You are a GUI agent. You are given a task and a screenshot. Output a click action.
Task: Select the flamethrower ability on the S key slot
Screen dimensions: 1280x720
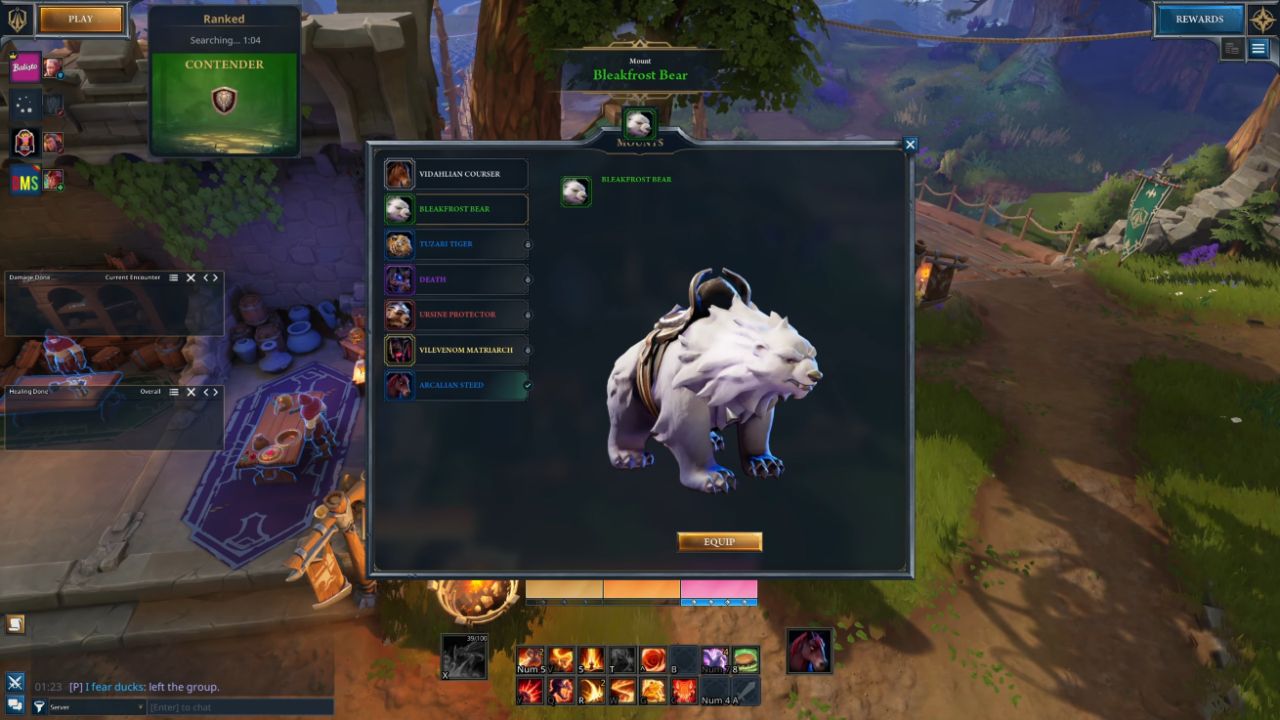click(591, 660)
